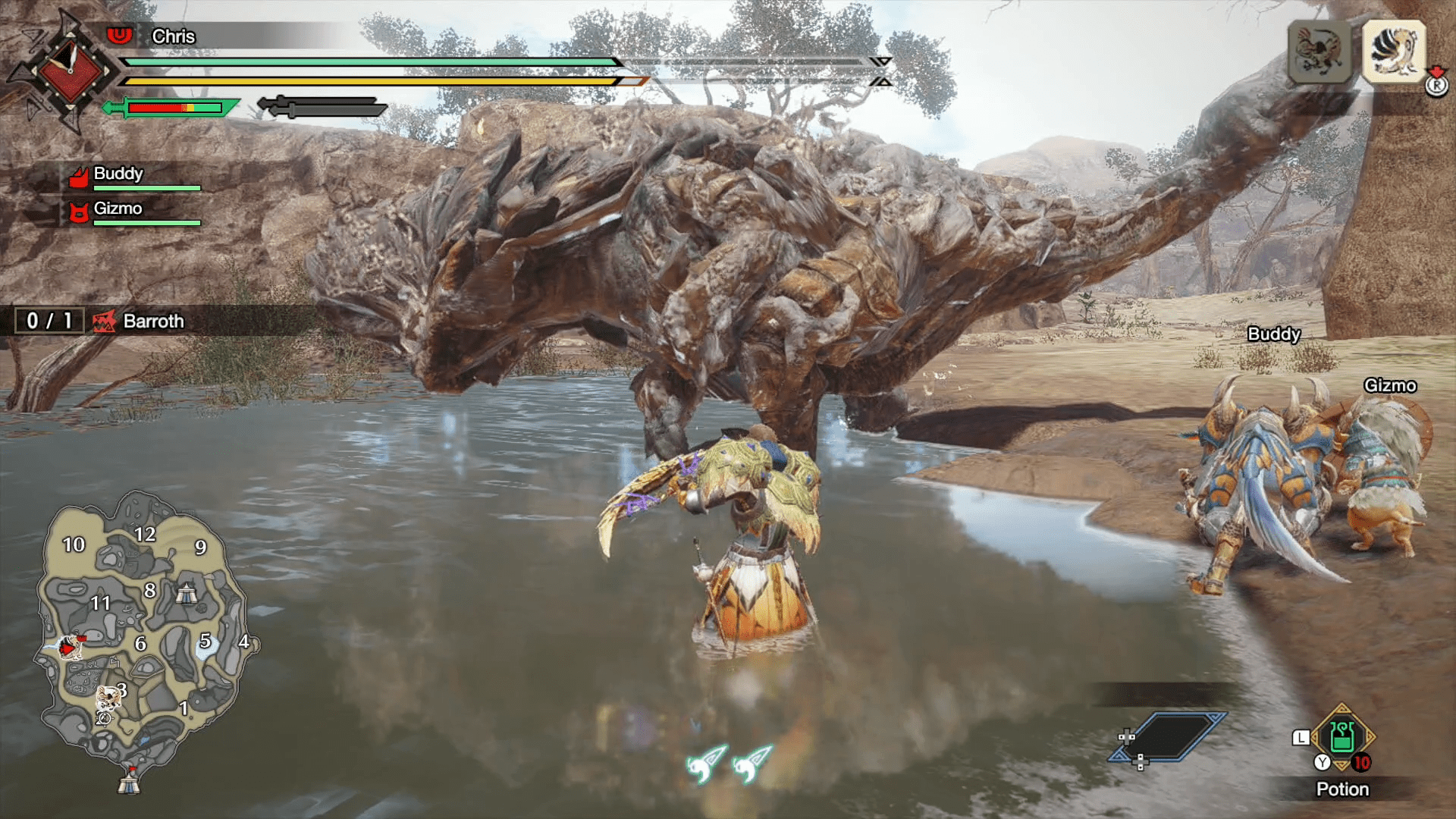The height and width of the screenshot is (819, 1456).
Task: Click the camp tent icon on the minimap
Action: (187, 595)
